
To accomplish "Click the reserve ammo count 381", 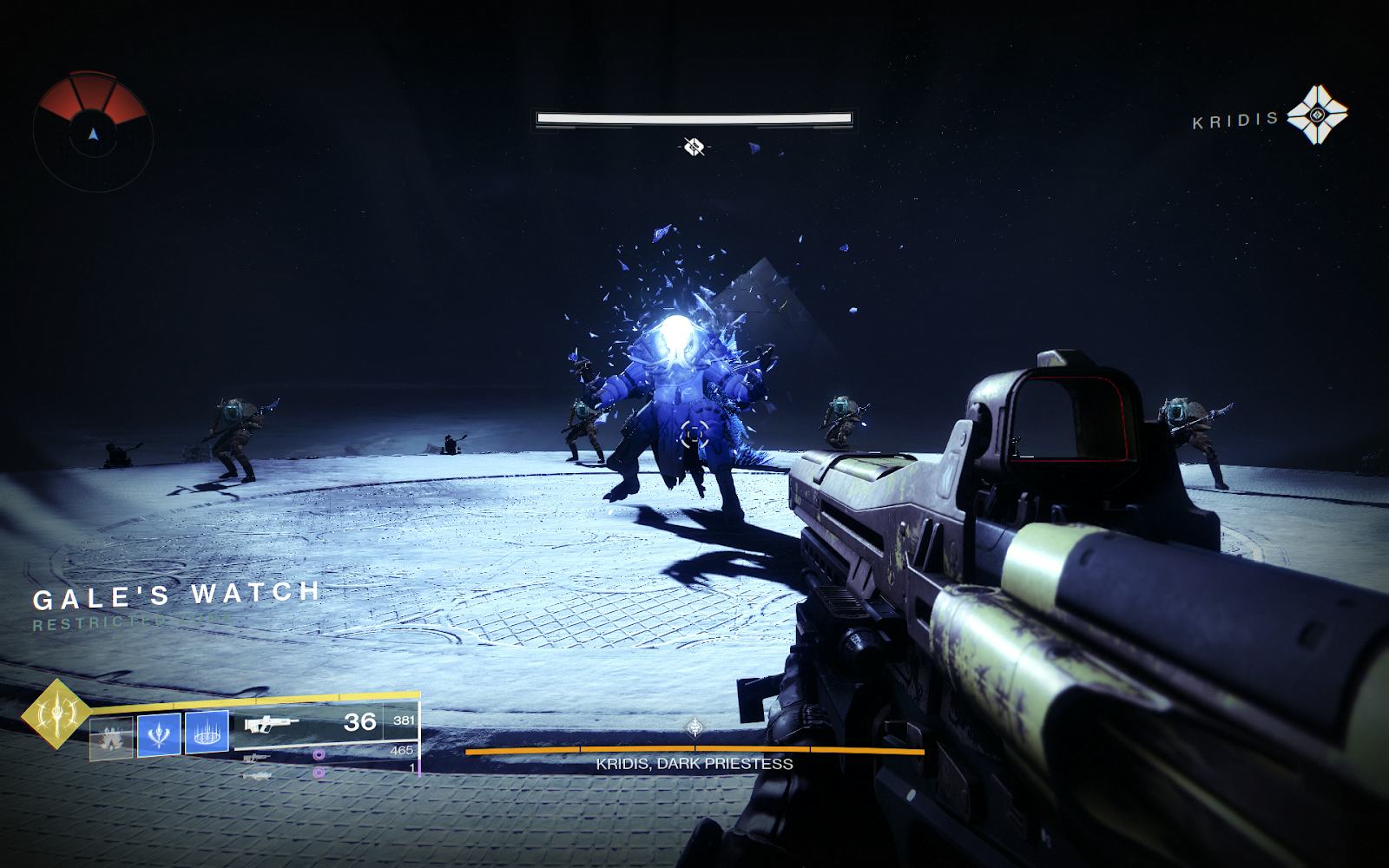I will [404, 719].
